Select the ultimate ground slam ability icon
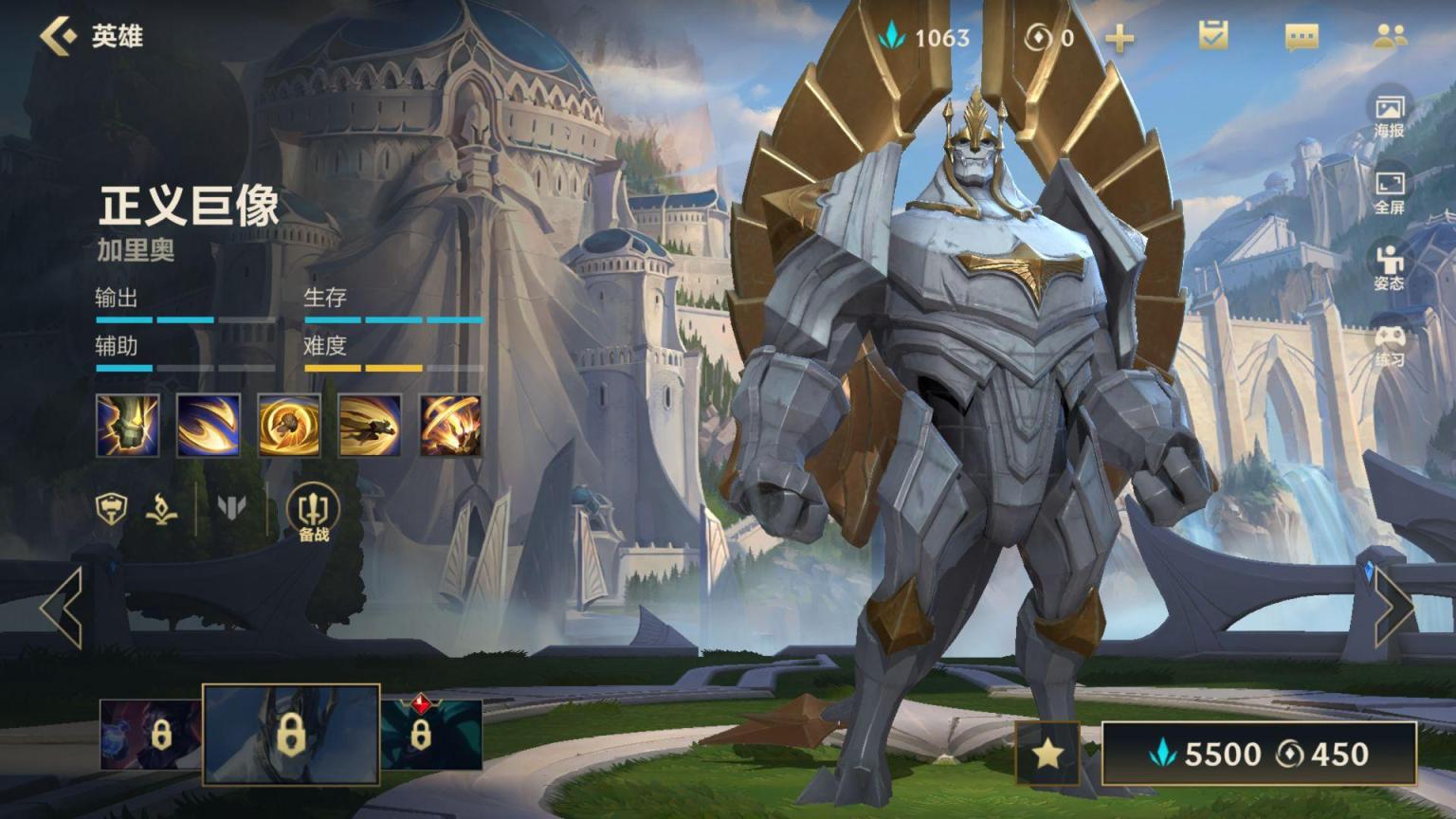 (450, 426)
